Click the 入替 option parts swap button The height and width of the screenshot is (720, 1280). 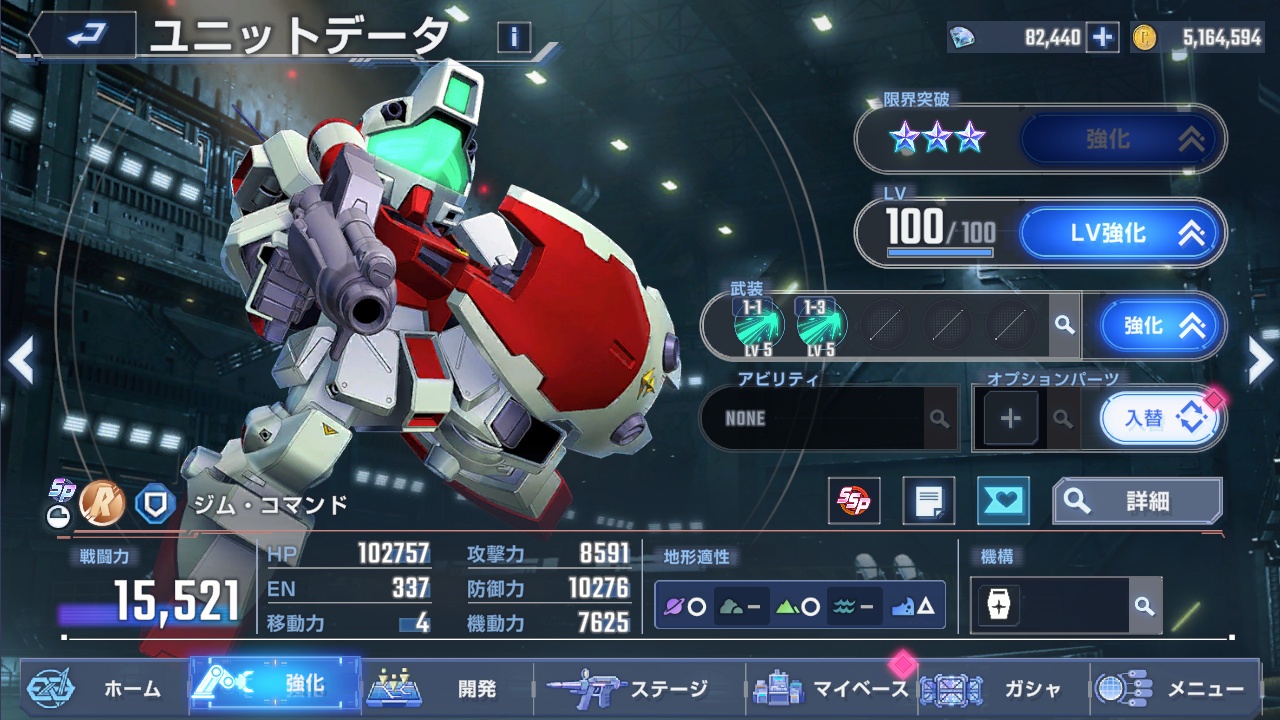(1159, 418)
